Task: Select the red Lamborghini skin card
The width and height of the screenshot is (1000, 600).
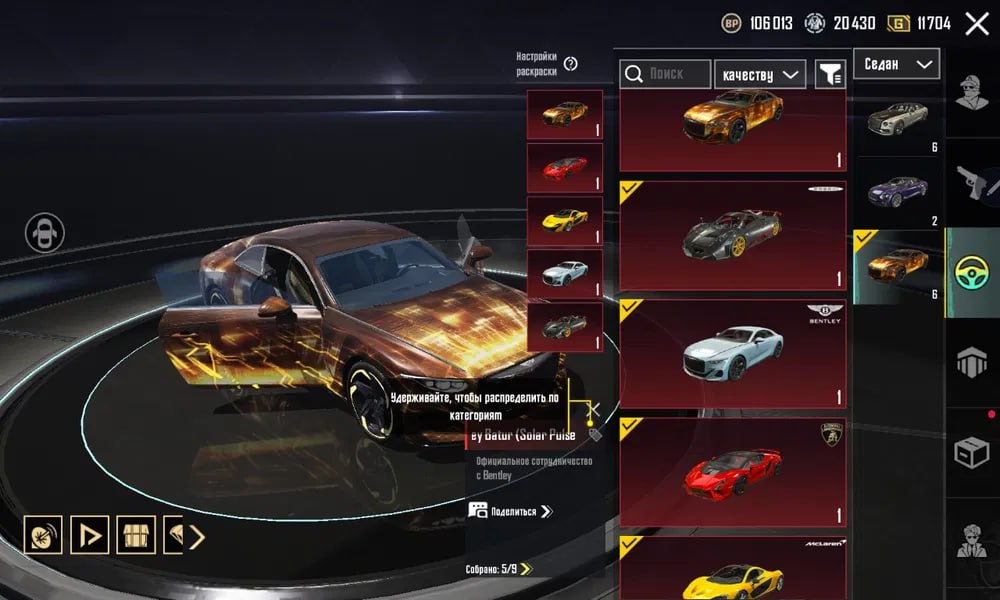Action: (x=732, y=472)
